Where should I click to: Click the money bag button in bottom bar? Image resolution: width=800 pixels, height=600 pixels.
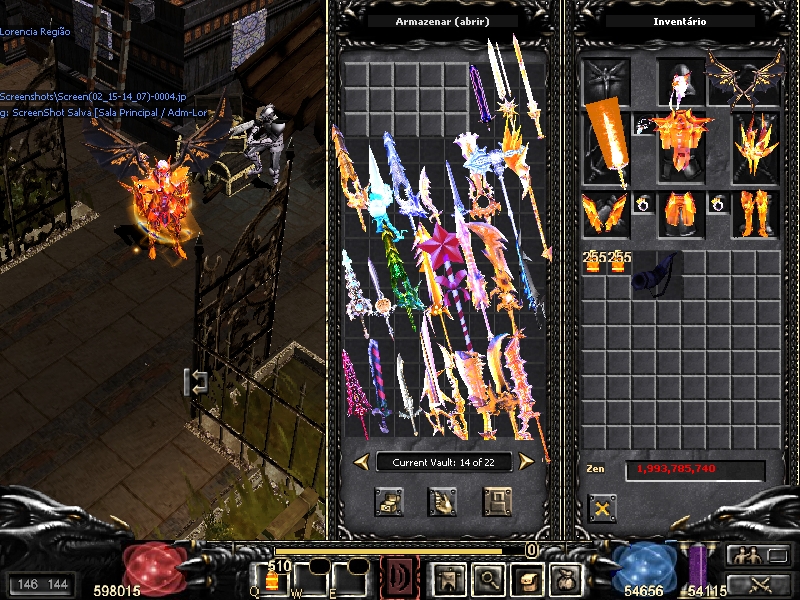point(567,578)
